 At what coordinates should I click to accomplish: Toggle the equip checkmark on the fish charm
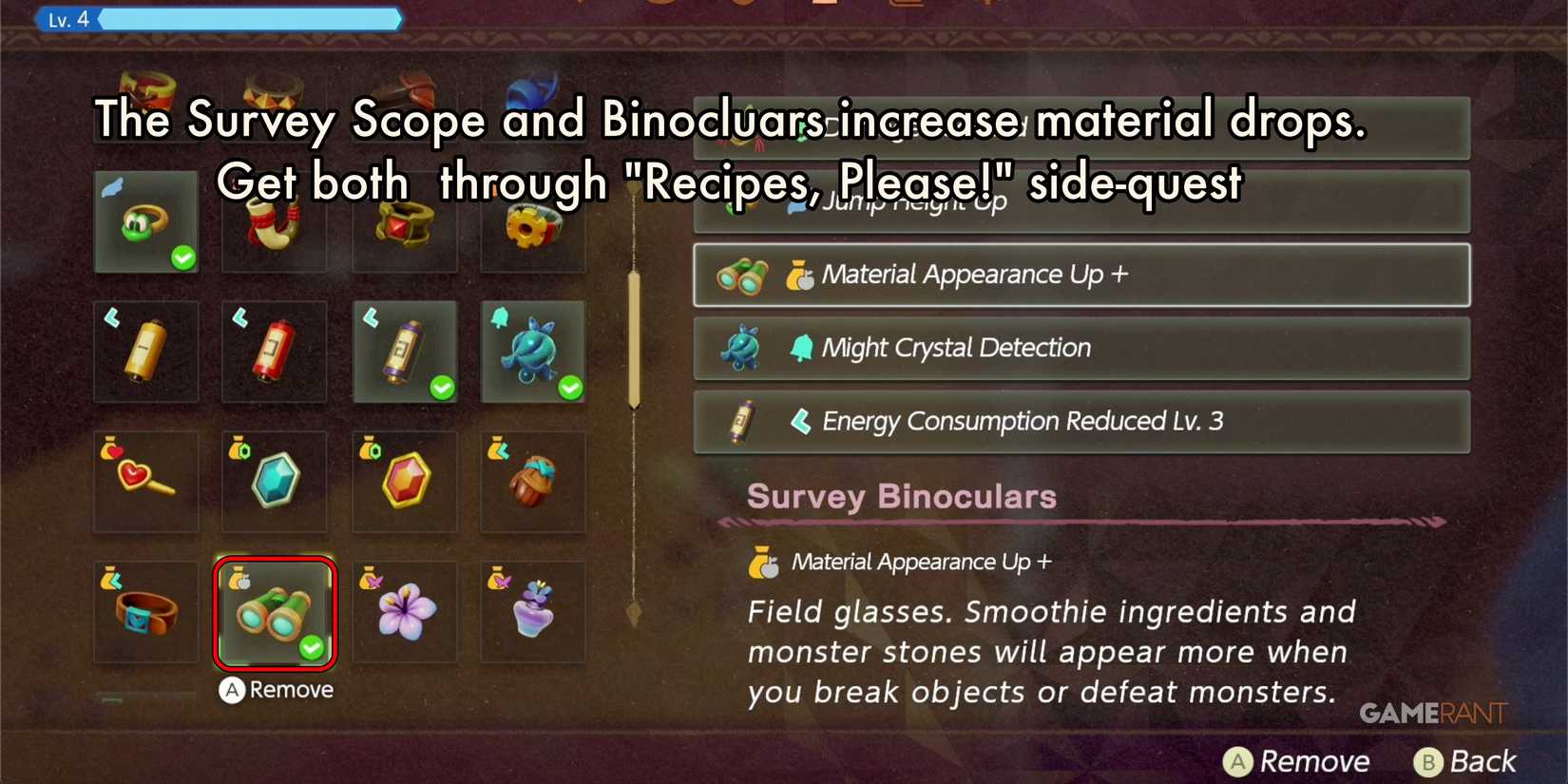(x=570, y=388)
